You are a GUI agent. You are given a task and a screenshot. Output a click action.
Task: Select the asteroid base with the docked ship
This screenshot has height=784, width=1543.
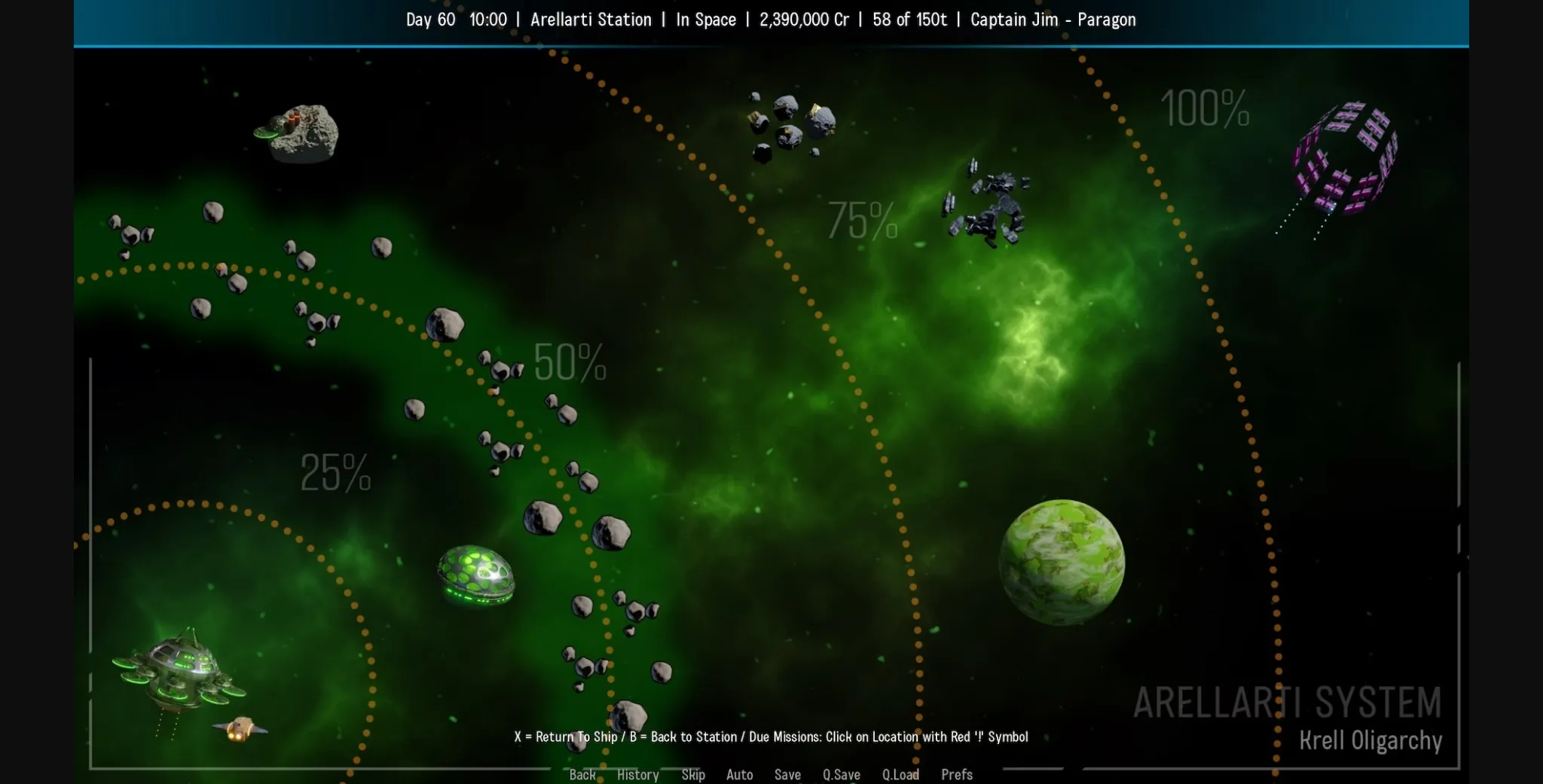(296, 132)
